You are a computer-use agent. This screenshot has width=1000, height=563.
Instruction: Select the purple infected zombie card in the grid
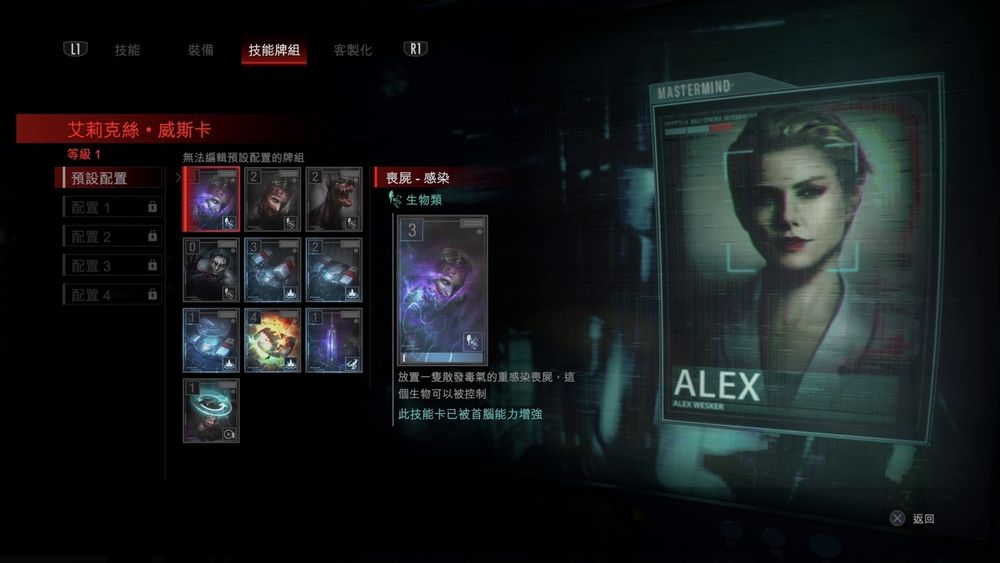(212, 199)
